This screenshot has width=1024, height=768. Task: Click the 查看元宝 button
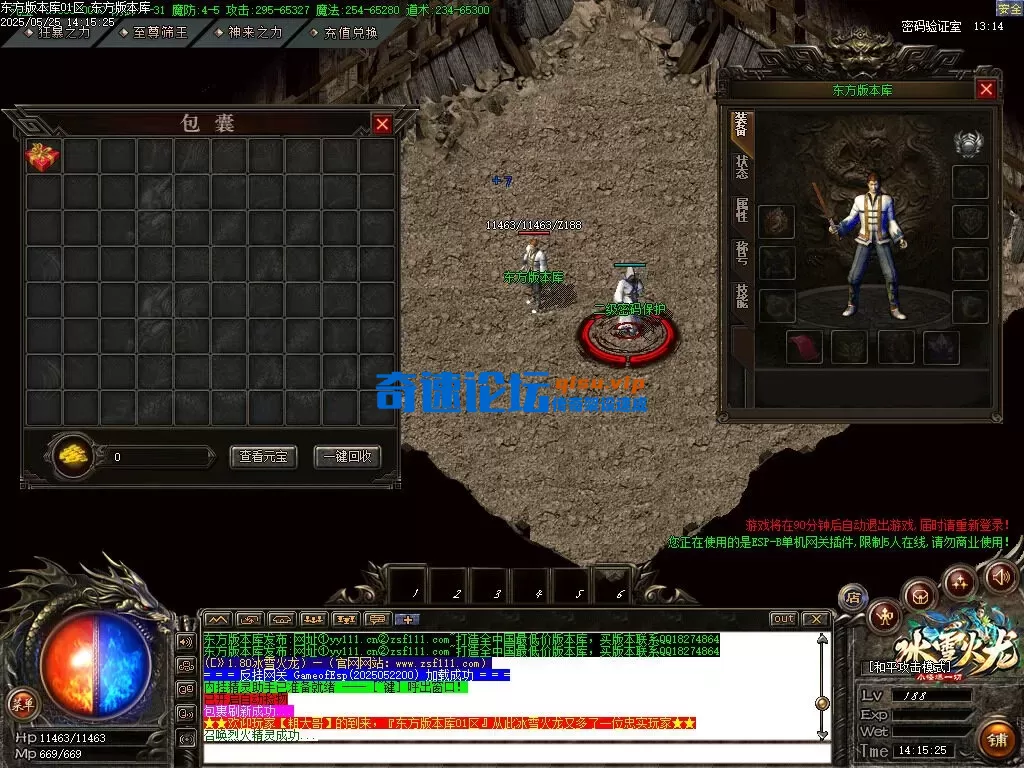263,456
